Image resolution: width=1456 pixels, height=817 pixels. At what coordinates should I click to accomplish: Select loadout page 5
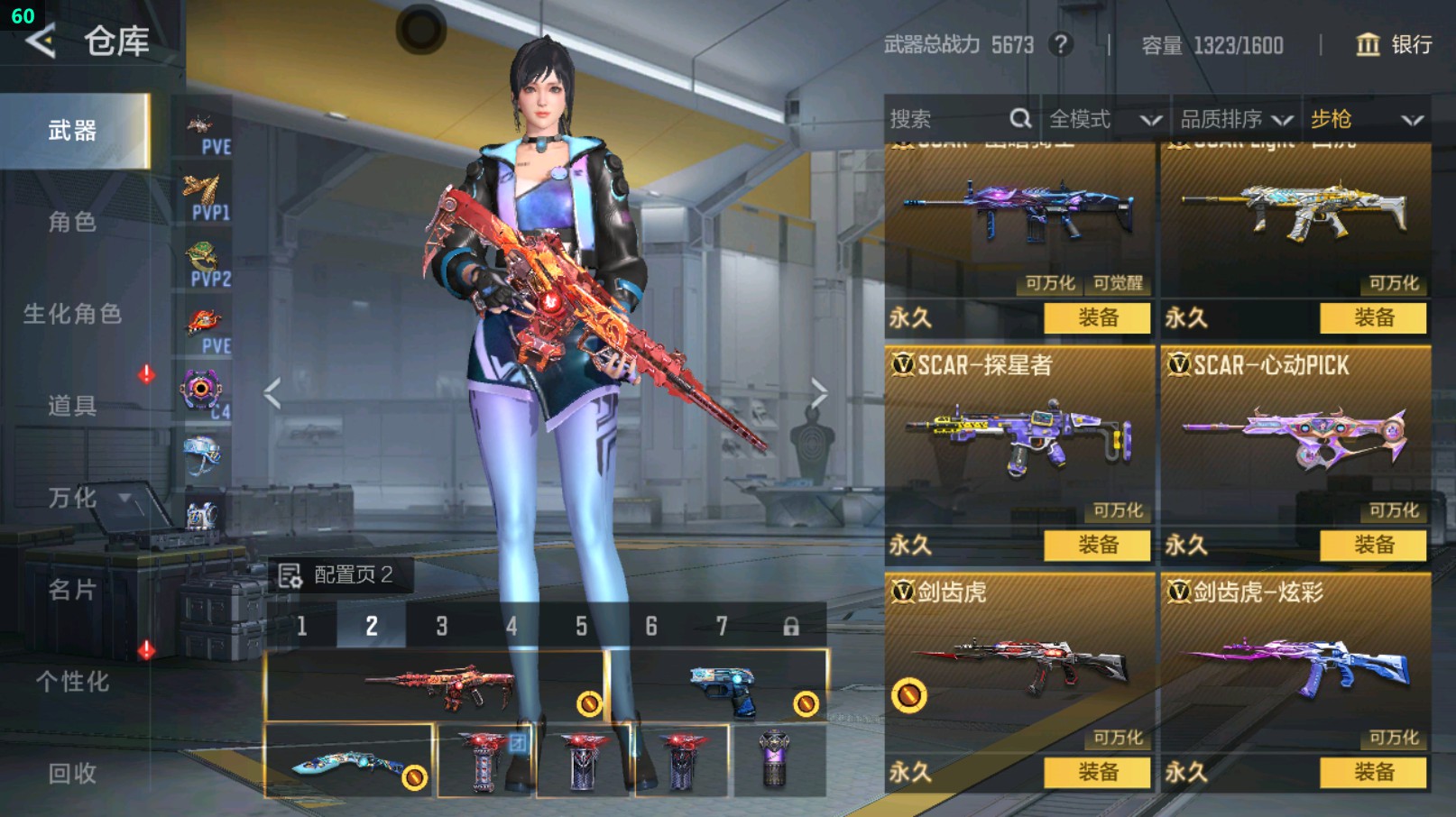coord(582,626)
